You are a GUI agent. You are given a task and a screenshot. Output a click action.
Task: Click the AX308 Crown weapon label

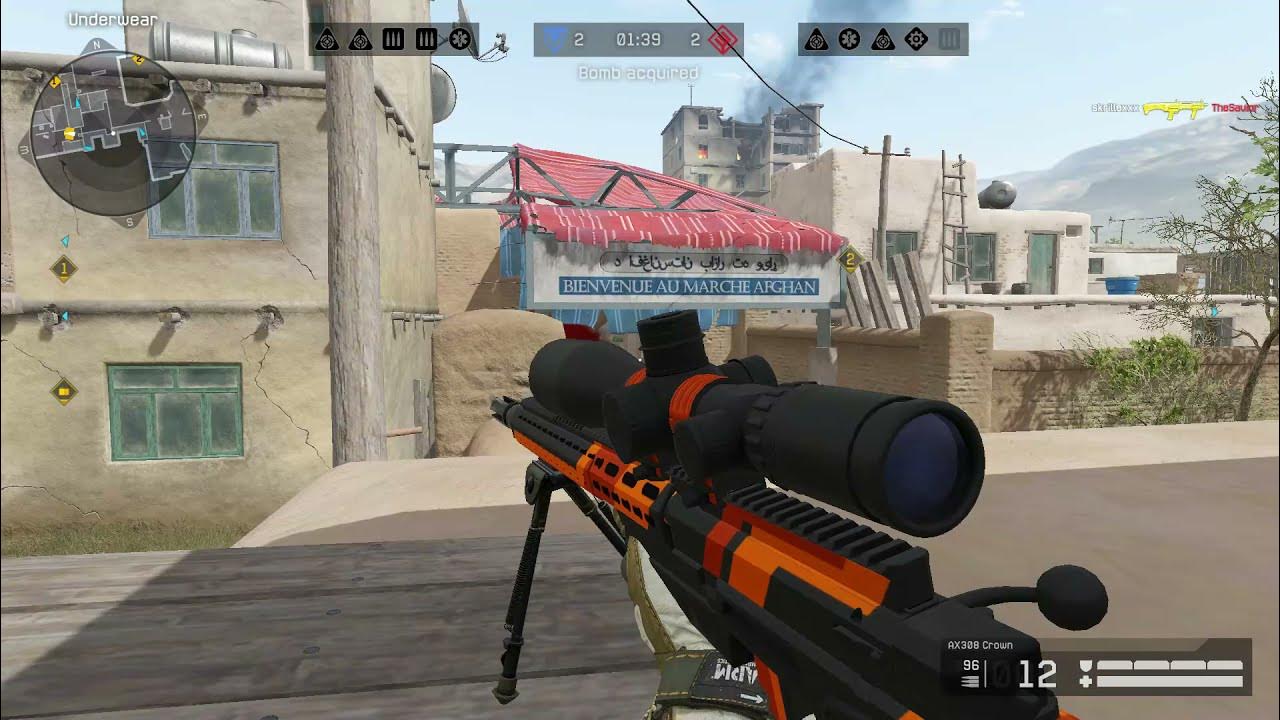pyautogui.click(x=980, y=645)
